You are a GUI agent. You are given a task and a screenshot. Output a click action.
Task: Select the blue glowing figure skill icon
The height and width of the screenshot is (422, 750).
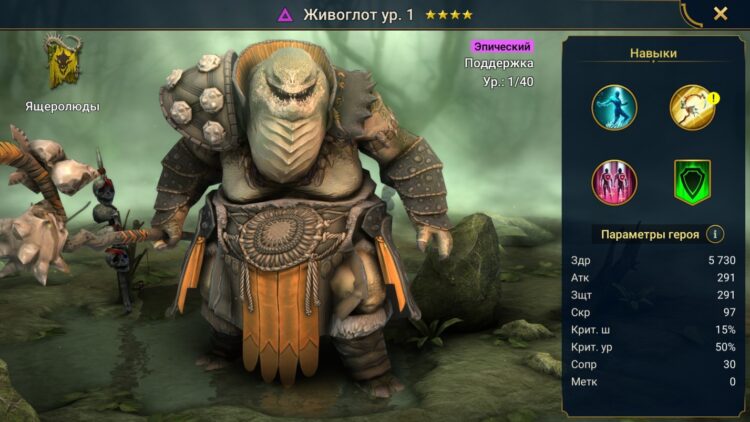tap(614, 107)
